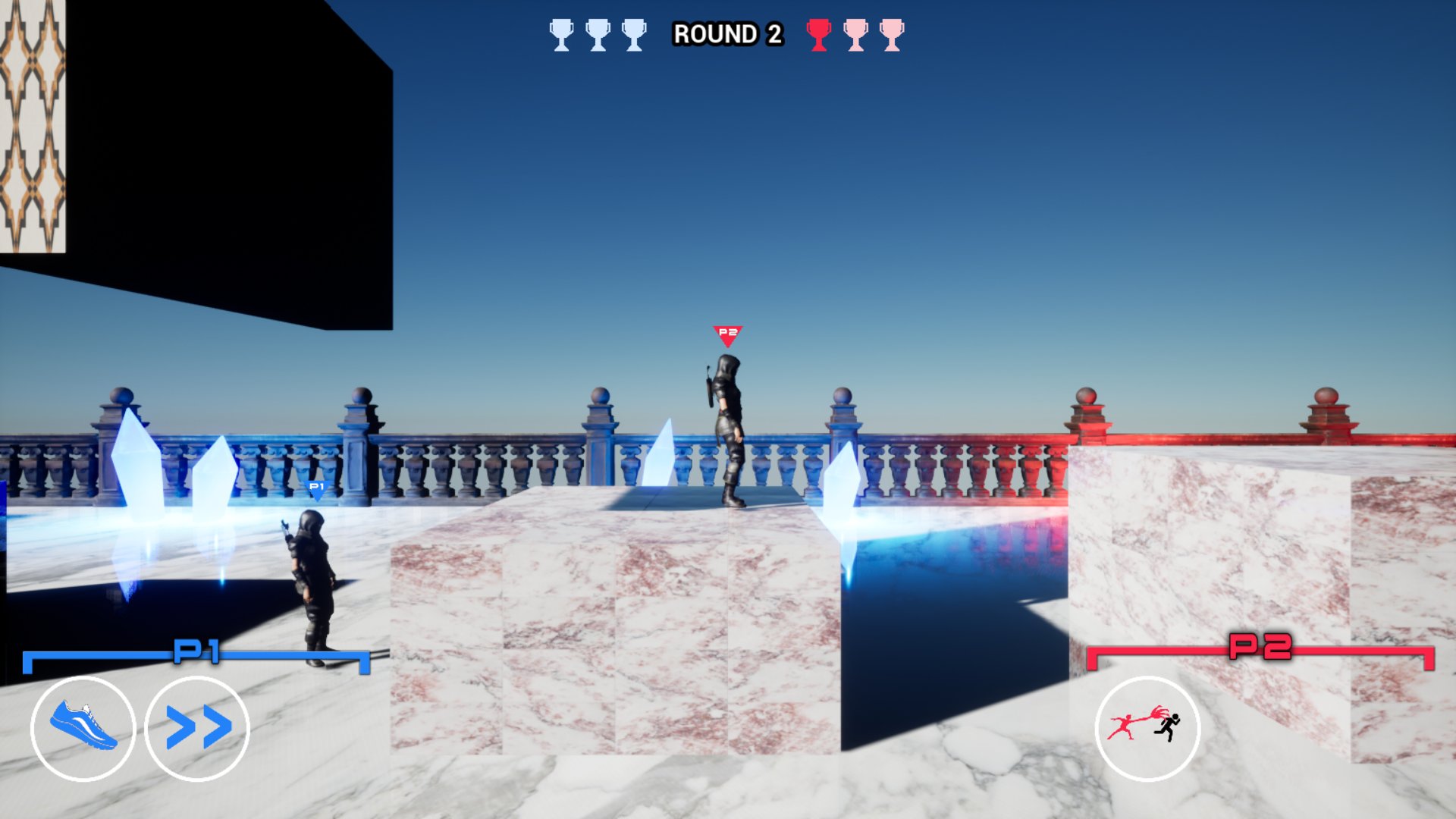
Task: Activate P1's blue sneaker ability icon
Action: pyautogui.click(x=83, y=728)
